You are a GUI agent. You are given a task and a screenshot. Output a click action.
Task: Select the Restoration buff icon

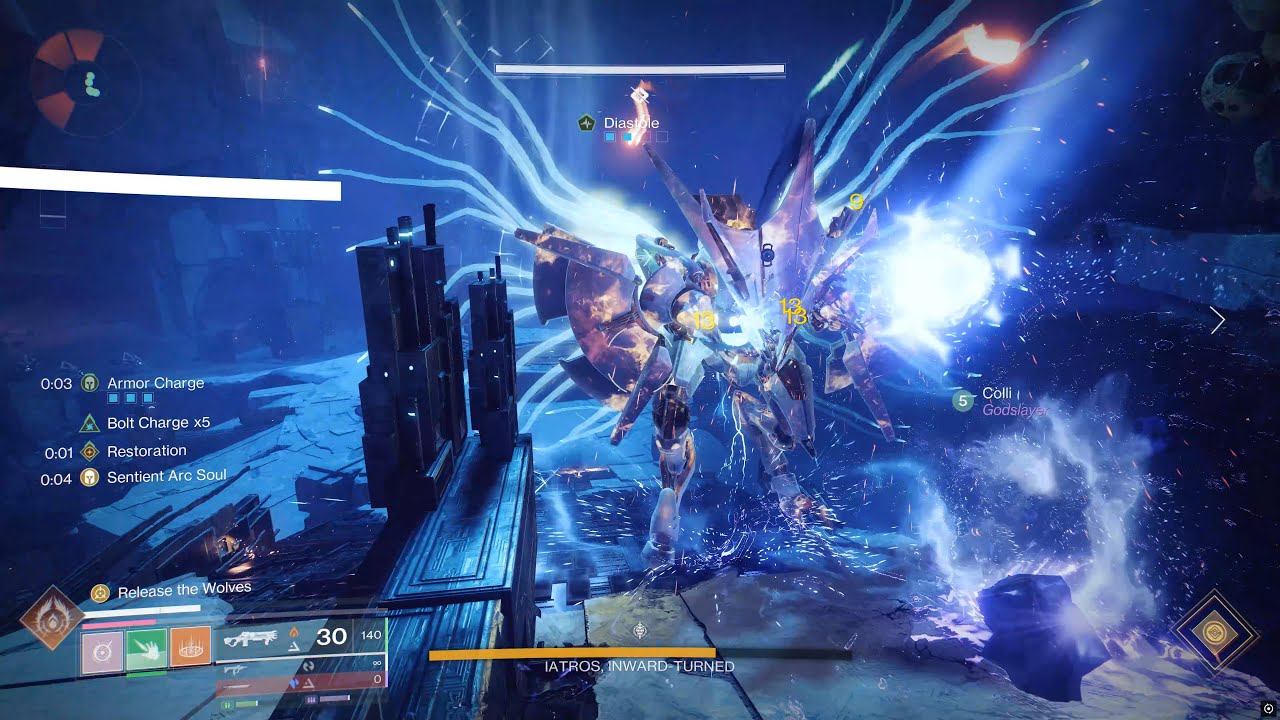(x=90, y=451)
